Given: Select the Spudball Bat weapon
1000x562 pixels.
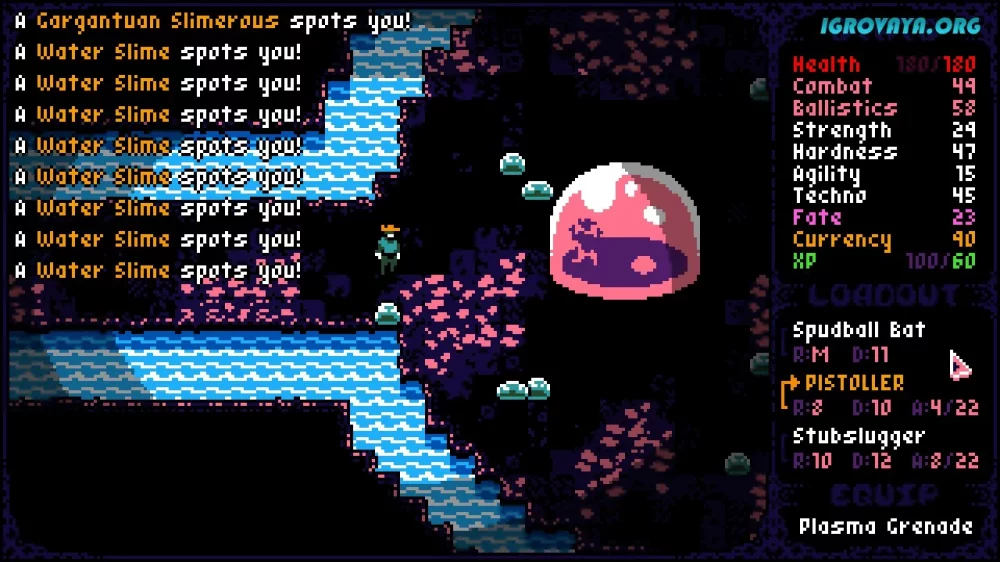Looking at the screenshot, I should [x=858, y=330].
